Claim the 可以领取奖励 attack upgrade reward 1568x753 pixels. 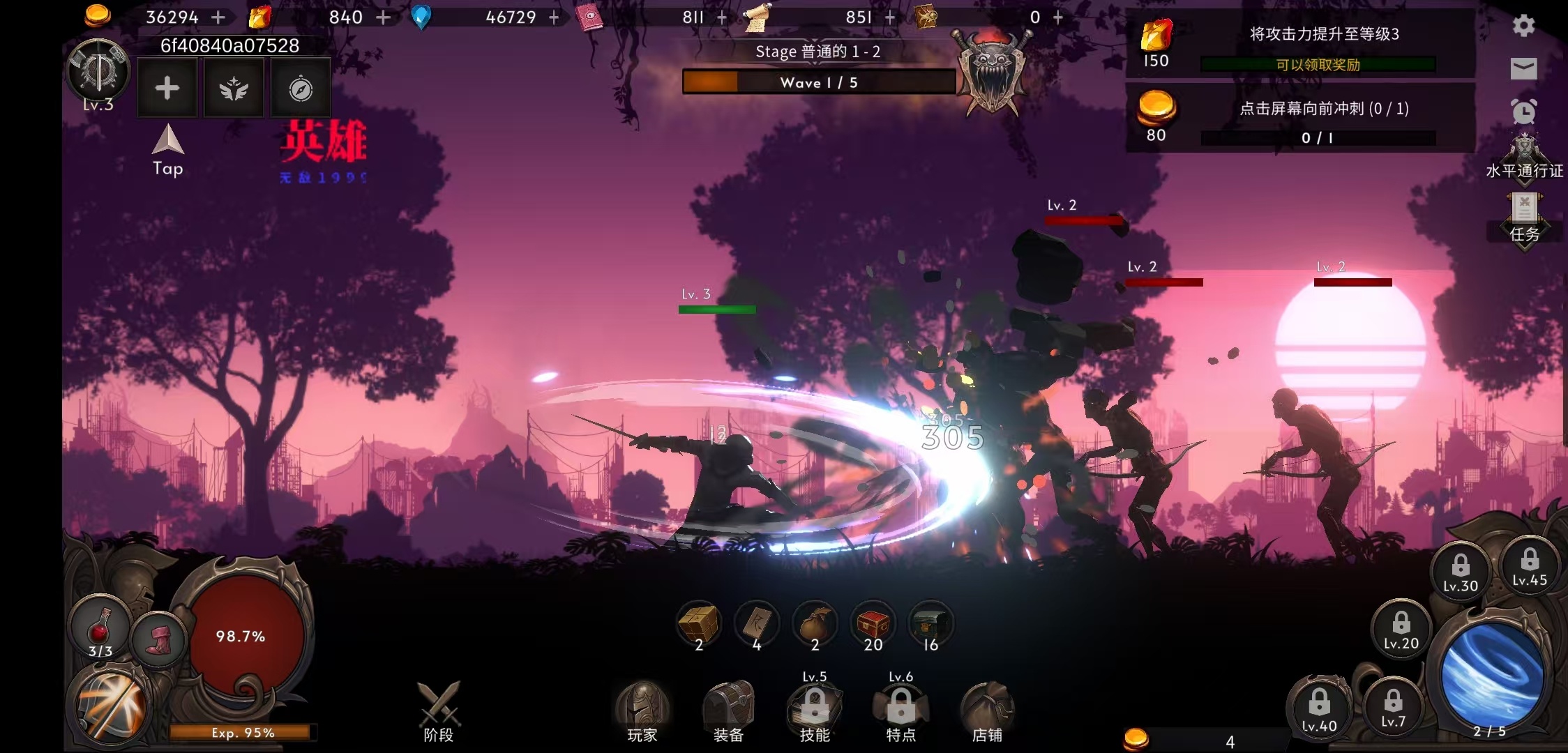1318,65
